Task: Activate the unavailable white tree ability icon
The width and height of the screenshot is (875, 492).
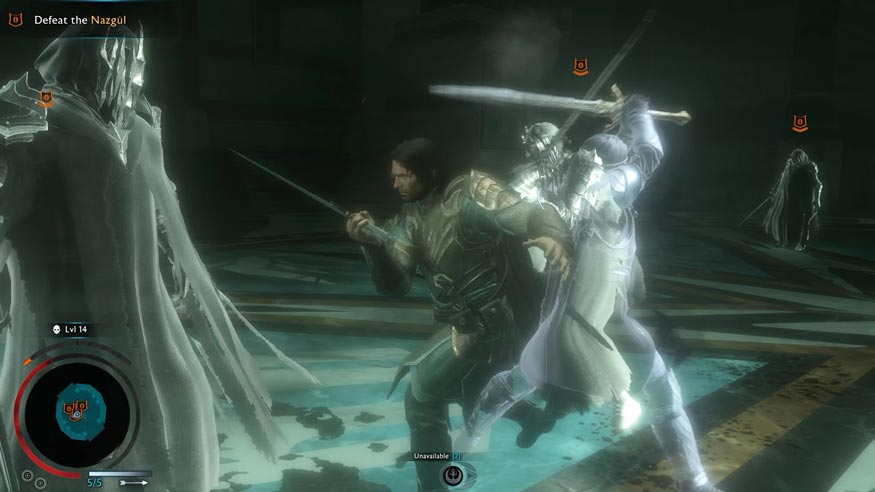Action: [x=453, y=474]
